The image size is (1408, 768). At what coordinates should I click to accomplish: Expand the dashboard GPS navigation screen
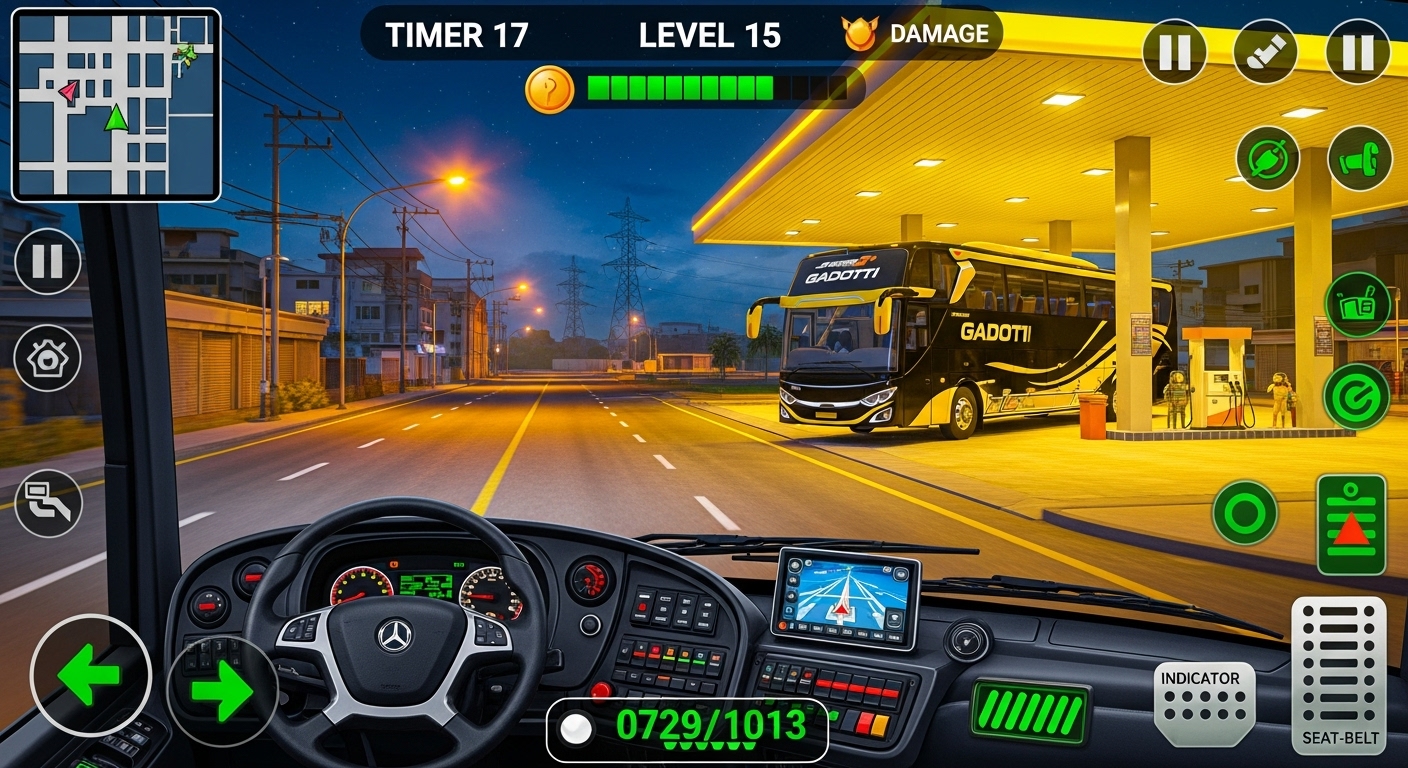(848, 602)
